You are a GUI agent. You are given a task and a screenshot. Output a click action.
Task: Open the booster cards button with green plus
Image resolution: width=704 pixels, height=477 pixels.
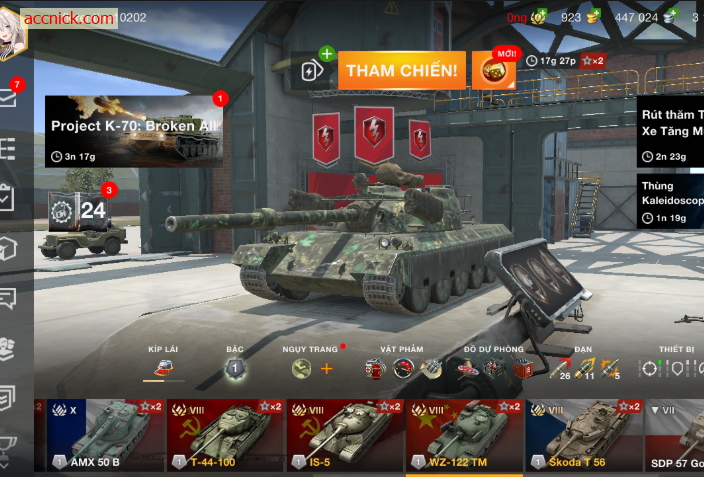tap(311, 70)
